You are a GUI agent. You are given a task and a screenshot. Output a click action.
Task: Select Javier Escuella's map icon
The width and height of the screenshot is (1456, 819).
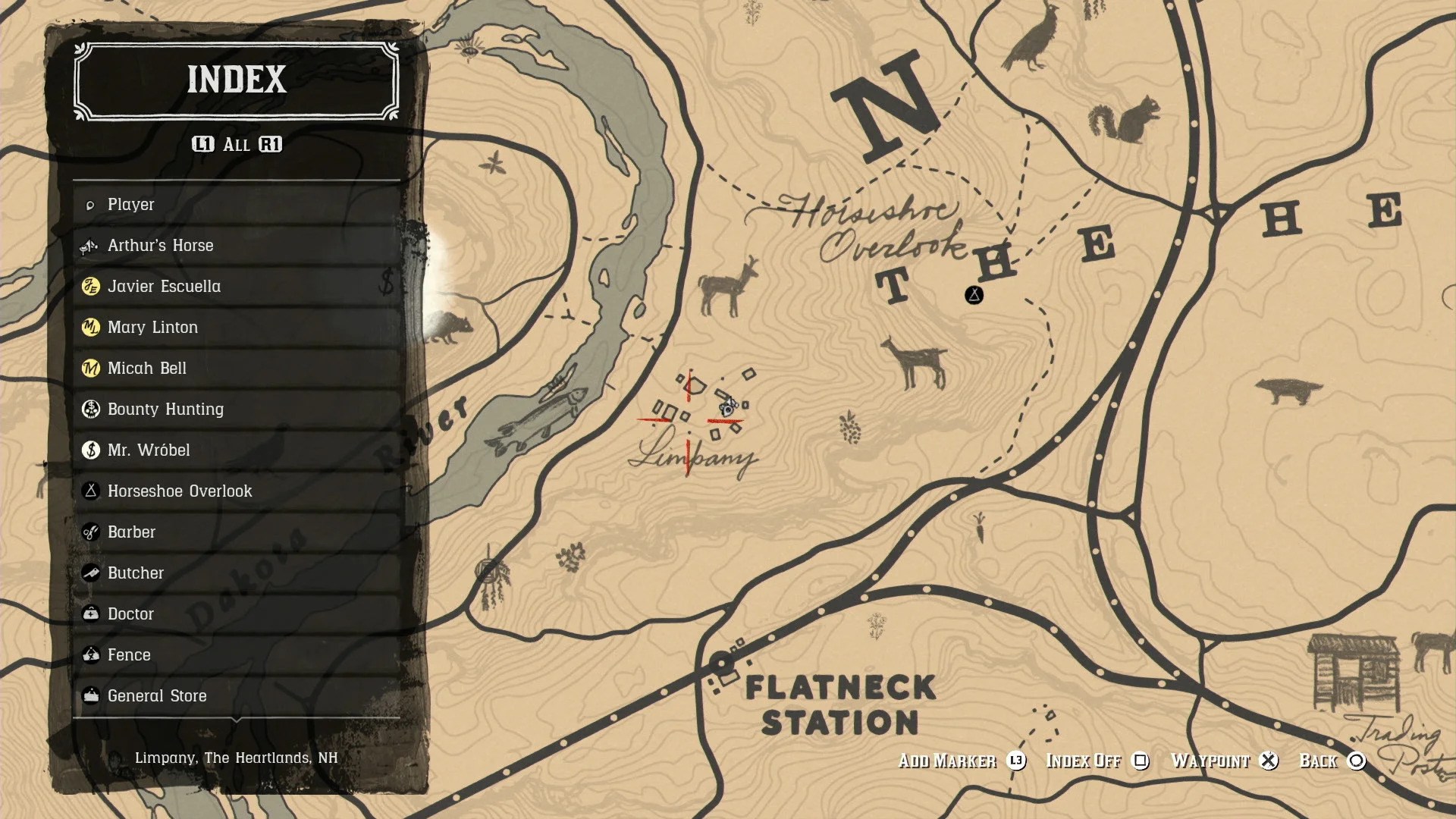tap(89, 287)
